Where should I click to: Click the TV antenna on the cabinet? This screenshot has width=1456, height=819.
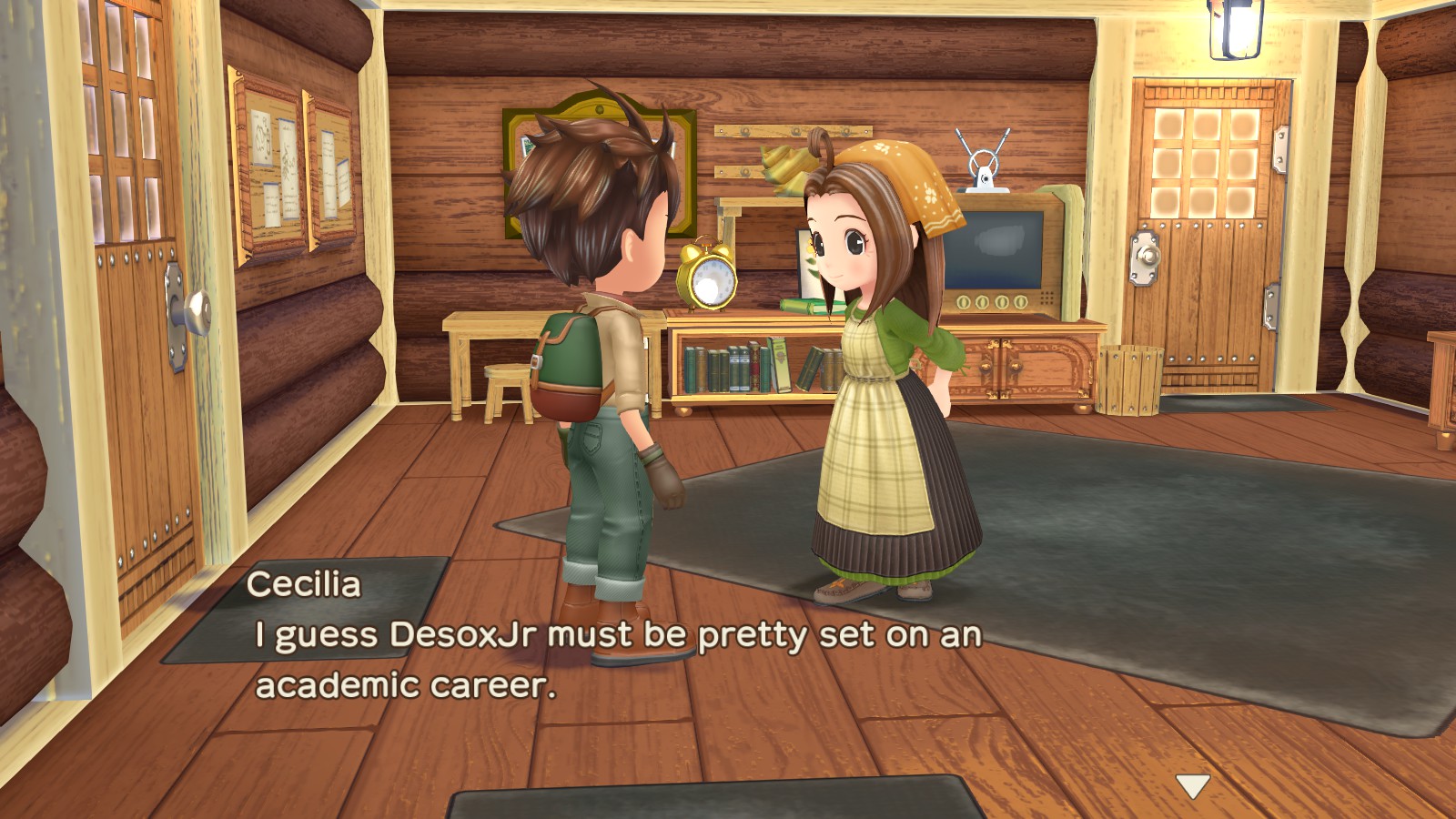tap(985, 164)
